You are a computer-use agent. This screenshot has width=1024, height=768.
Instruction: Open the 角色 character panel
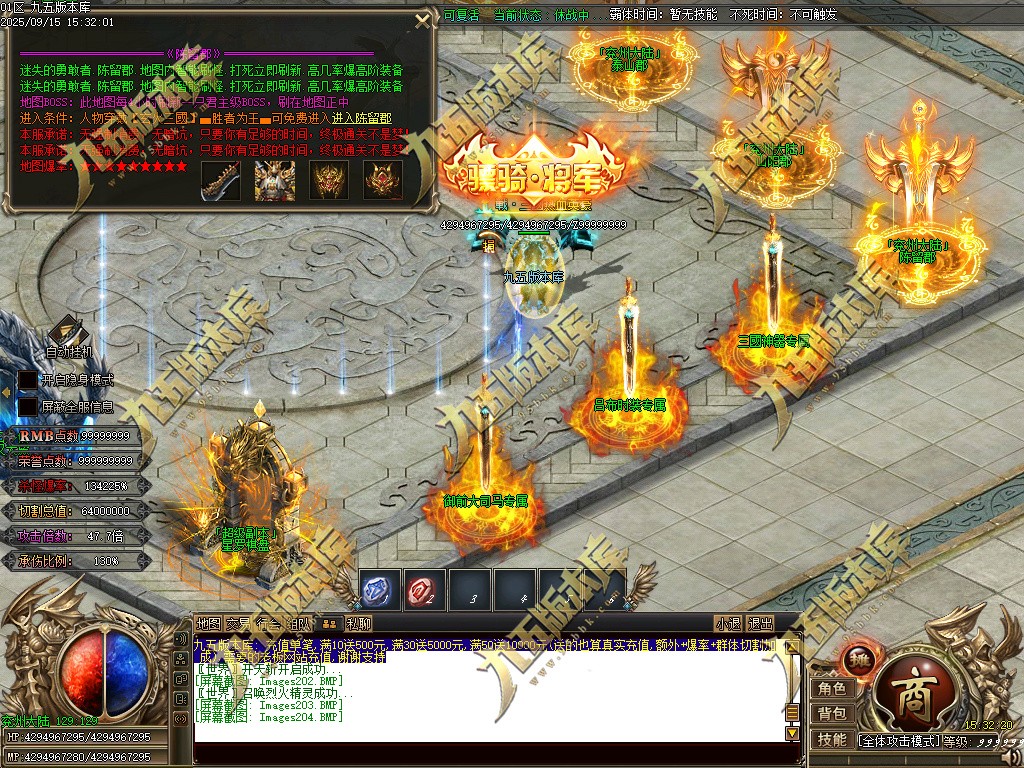[832, 688]
